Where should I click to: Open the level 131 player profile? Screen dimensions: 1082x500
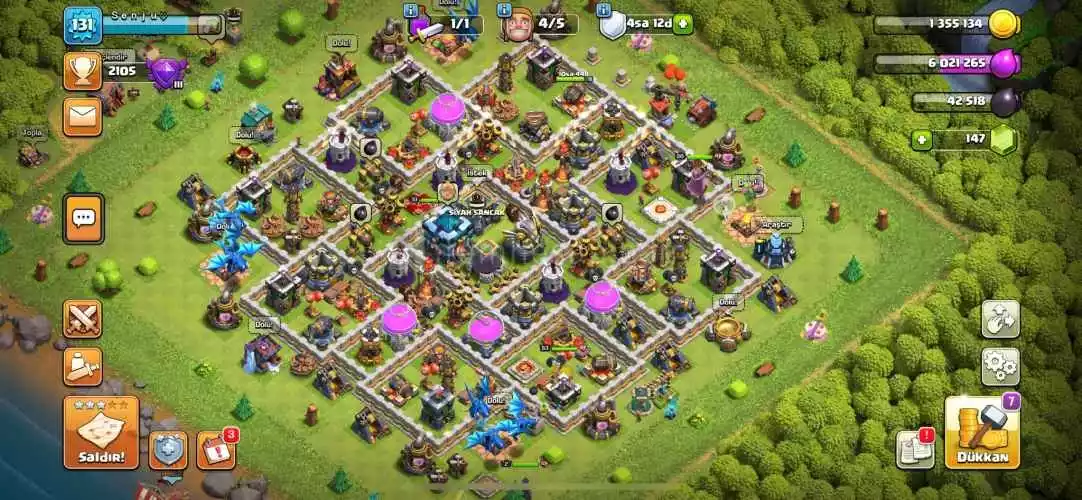(83, 24)
